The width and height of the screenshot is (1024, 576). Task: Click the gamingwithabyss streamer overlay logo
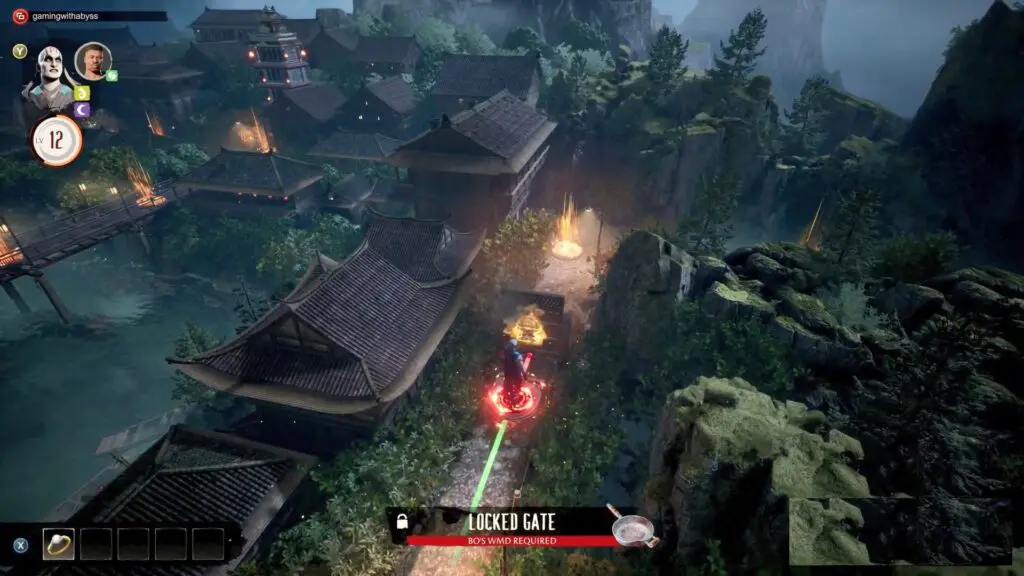(x=19, y=16)
